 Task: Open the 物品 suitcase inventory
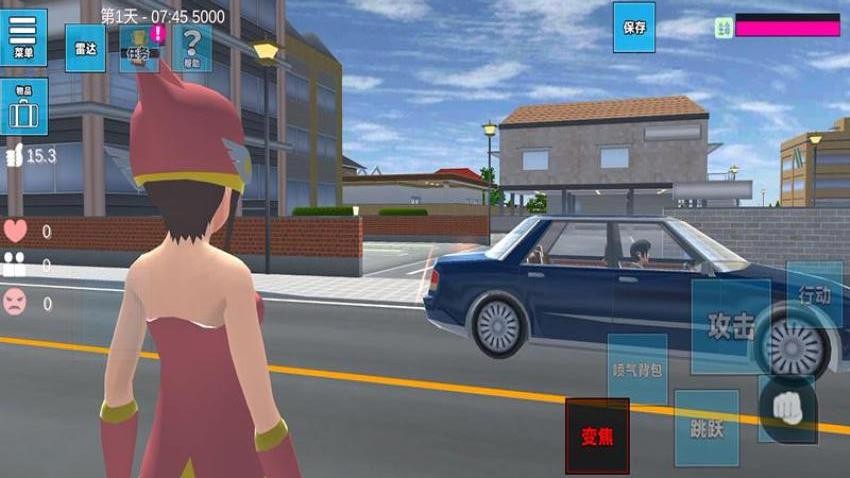coord(23,108)
